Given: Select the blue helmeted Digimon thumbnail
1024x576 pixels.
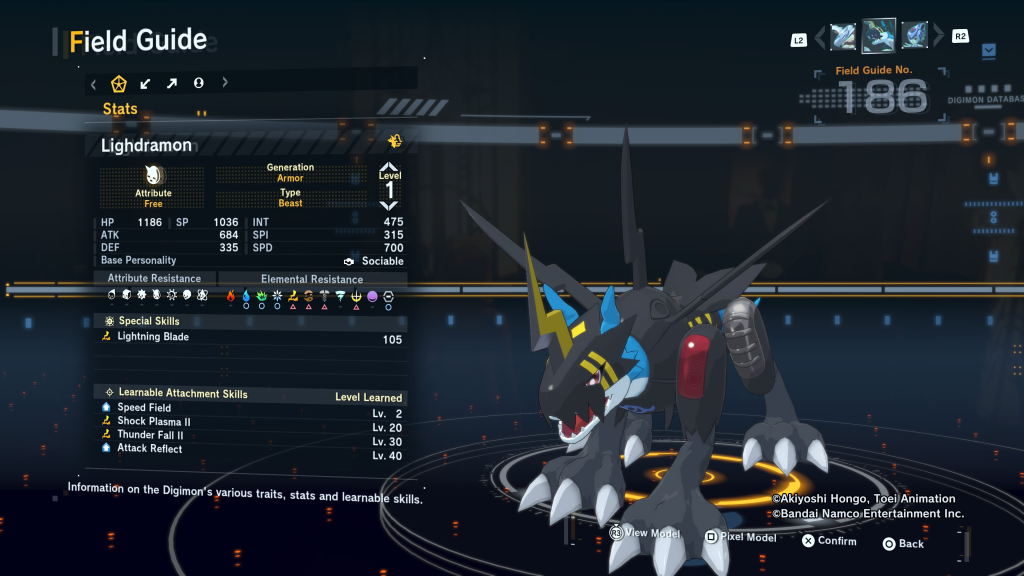Looking at the screenshot, I should coord(914,37).
